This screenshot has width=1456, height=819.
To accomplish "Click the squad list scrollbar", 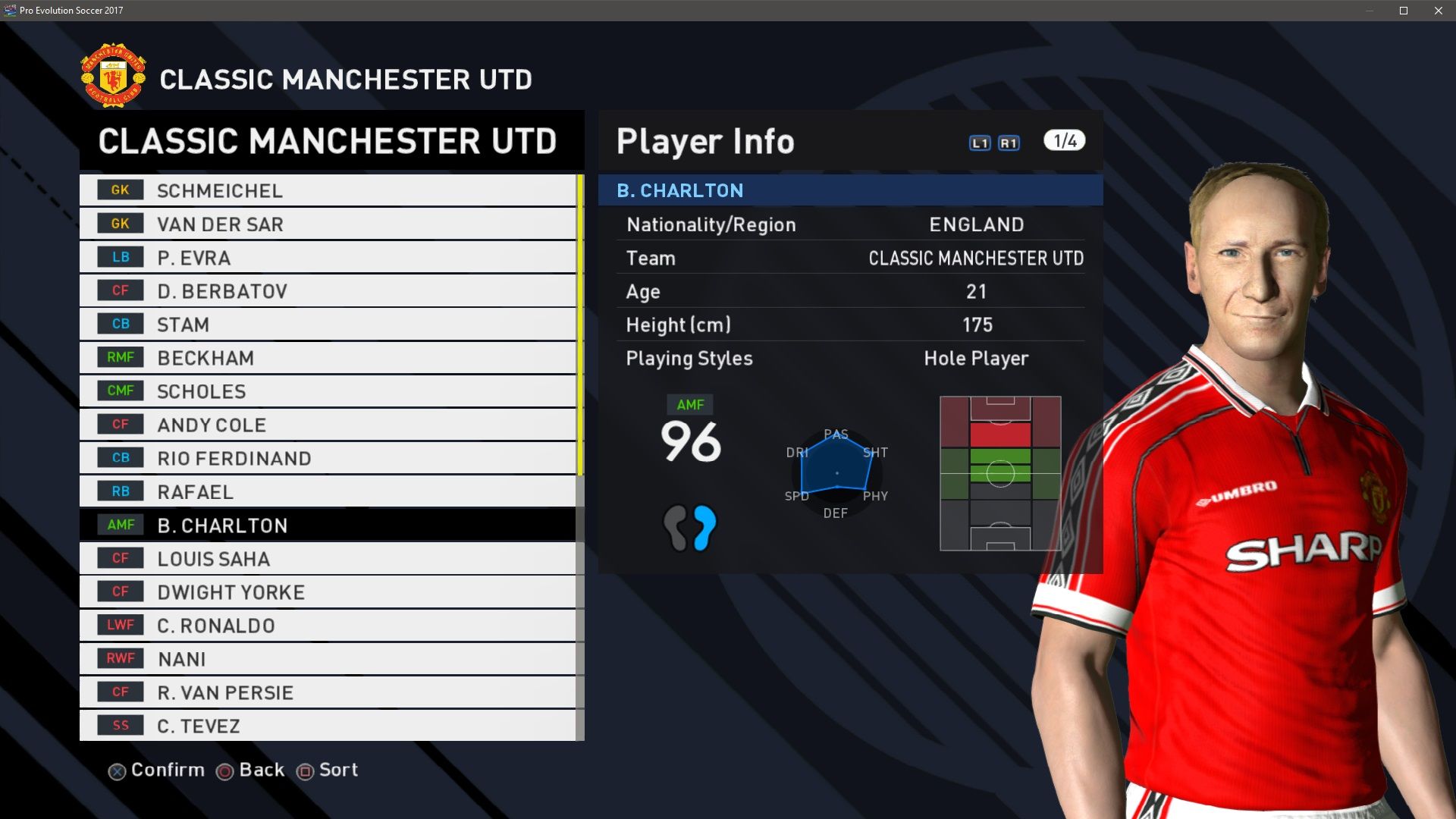I will coord(580,326).
